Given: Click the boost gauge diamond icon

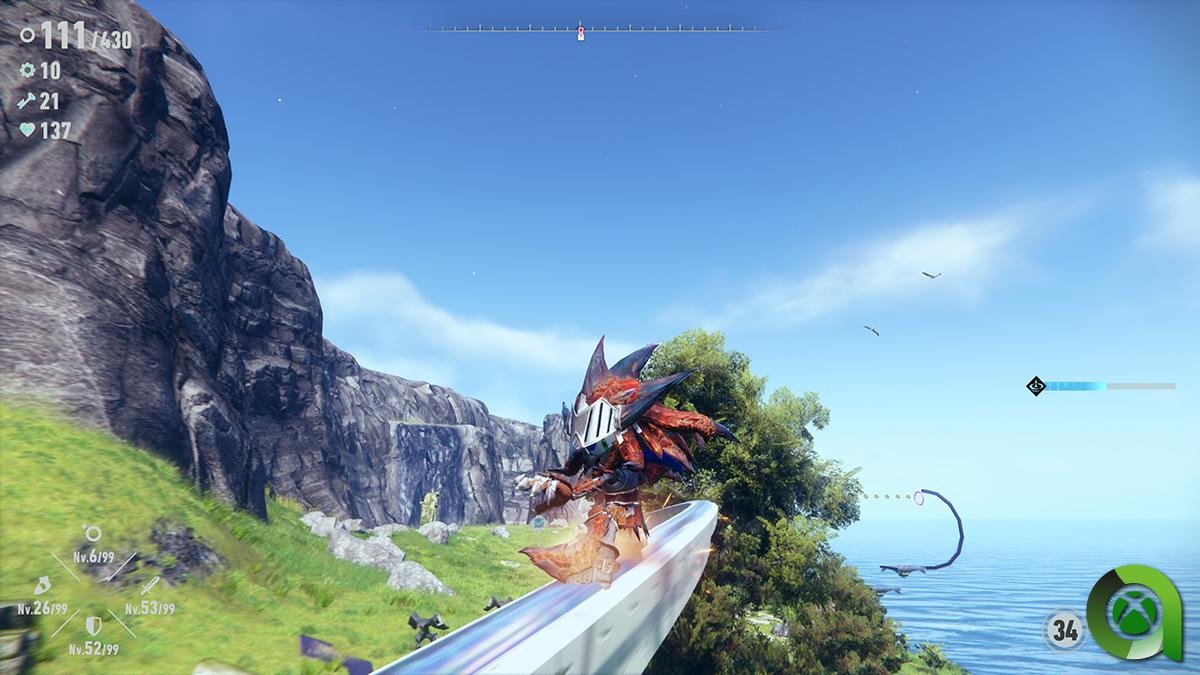Looking at the screenshot, I should coord(1036,385).
